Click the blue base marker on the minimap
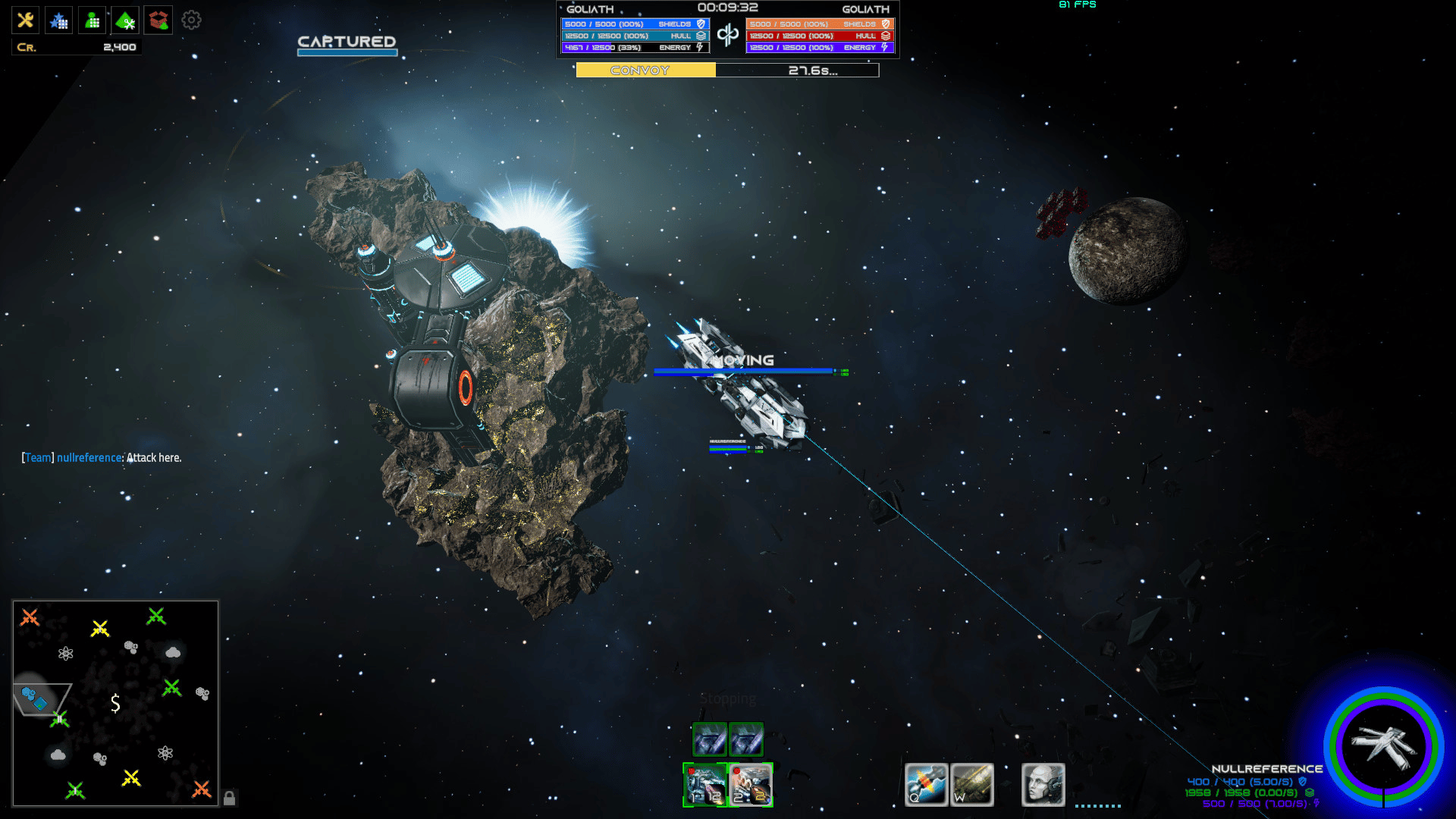 click(x=34, y=698)
